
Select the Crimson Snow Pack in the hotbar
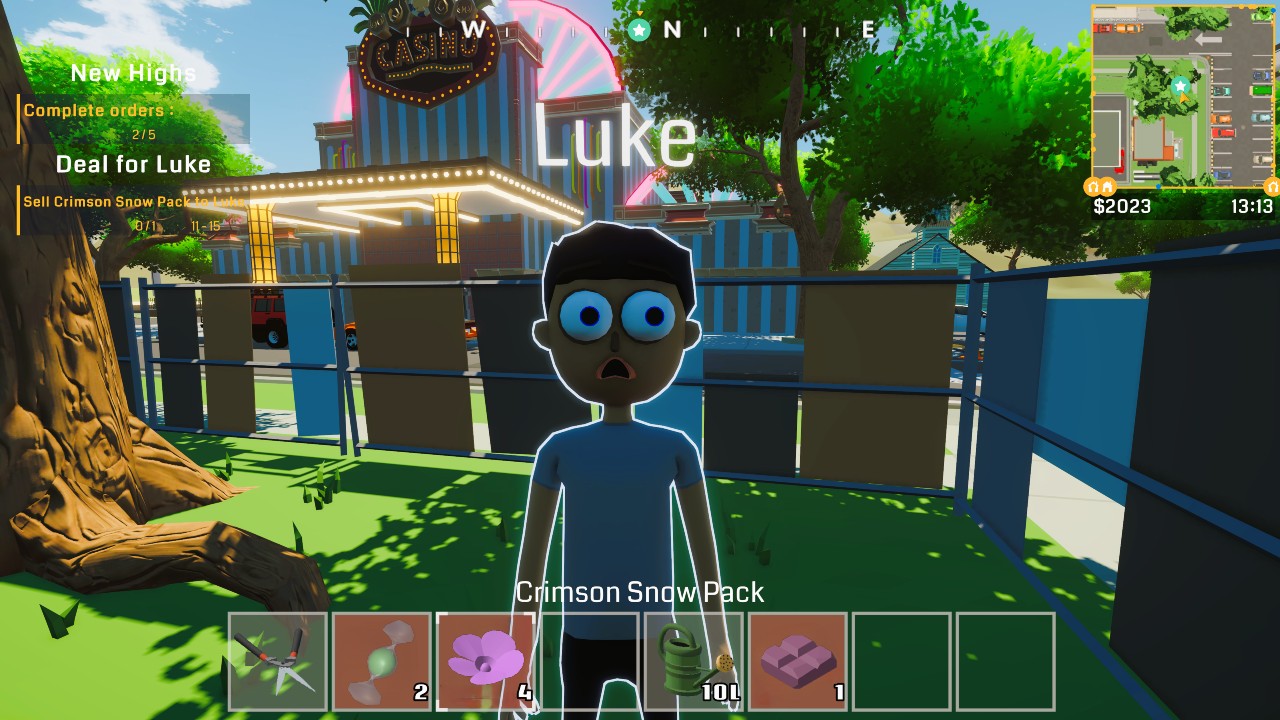click(797, 660)
